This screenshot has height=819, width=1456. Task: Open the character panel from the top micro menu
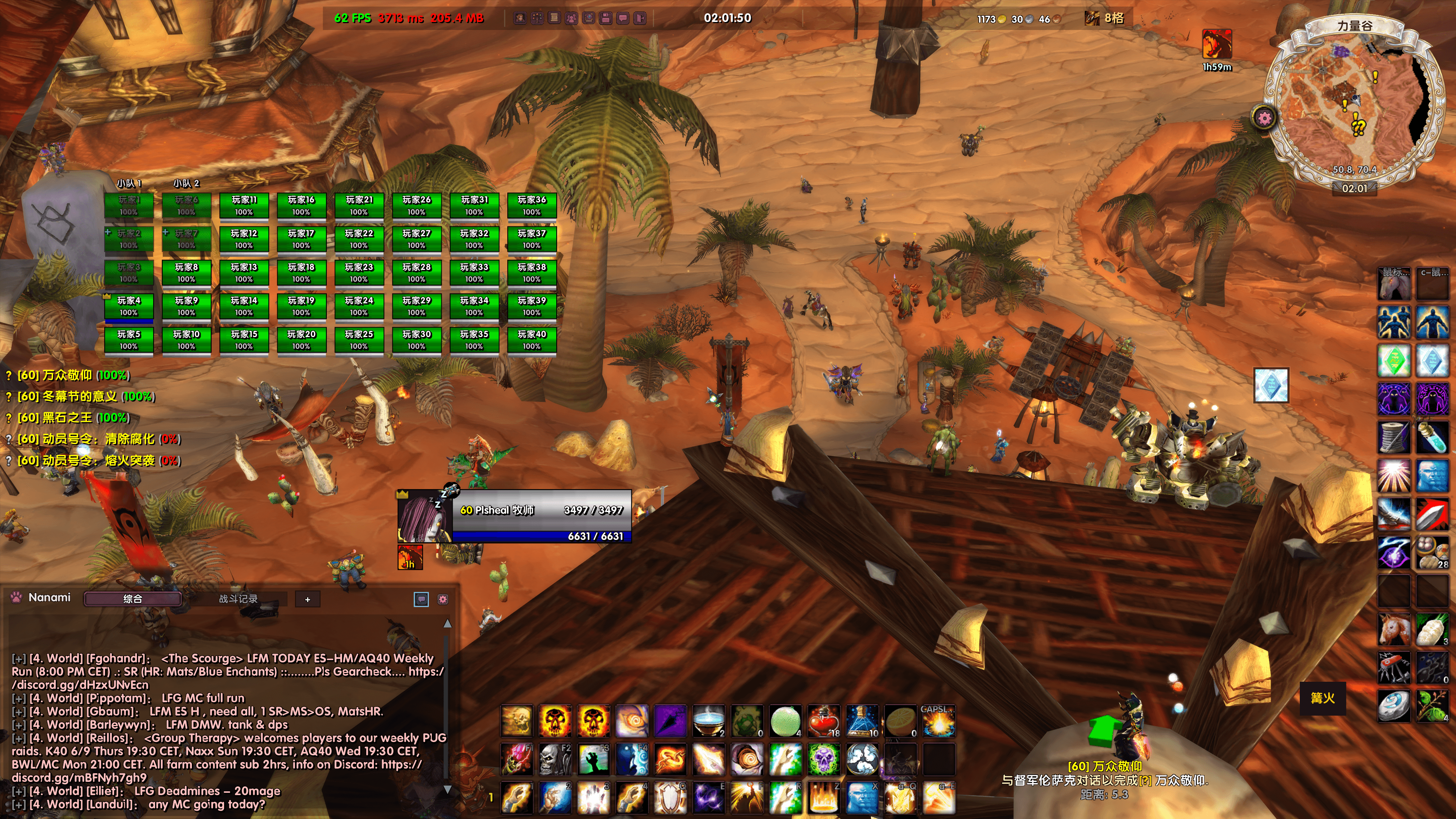pyautogui.click(x=519, y=18)
